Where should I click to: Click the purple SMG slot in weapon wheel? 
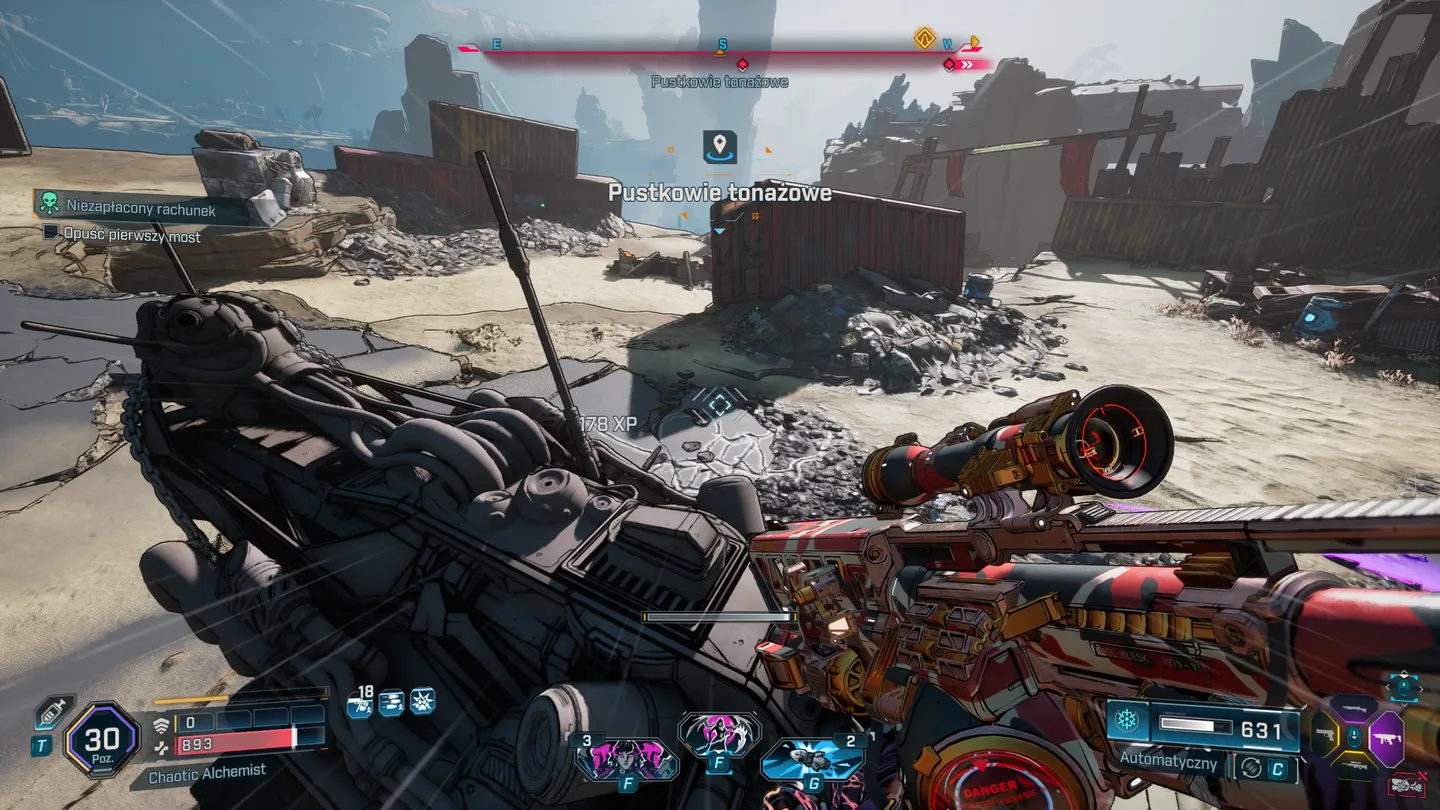[x=1388, y=737]
